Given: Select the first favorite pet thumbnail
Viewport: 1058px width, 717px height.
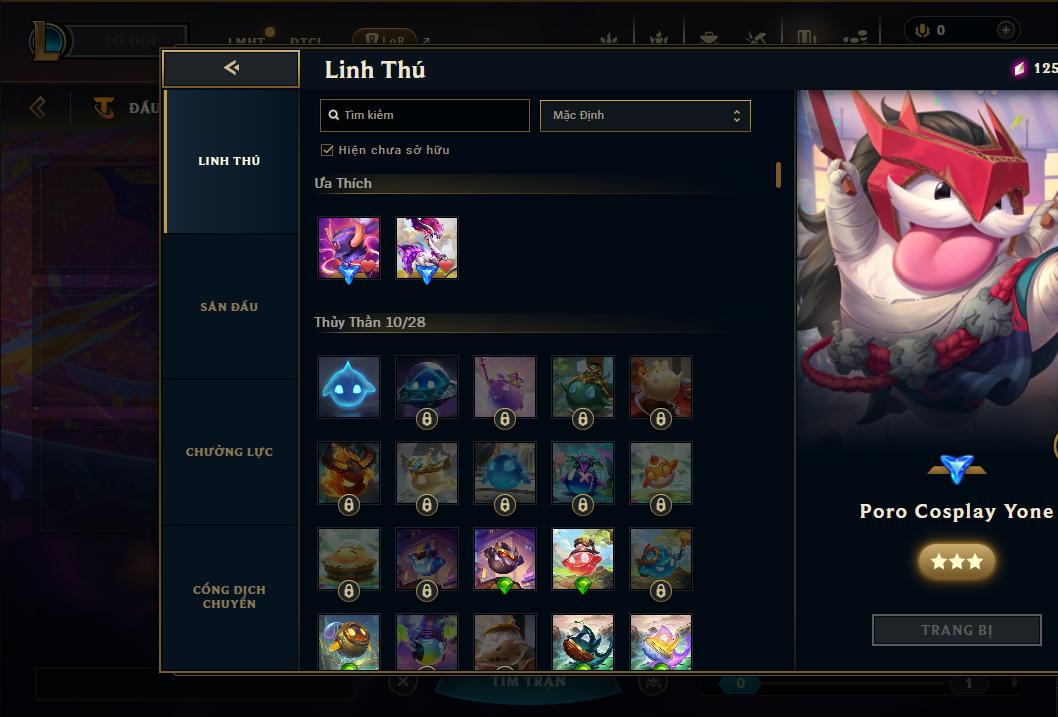Looking at the screenshot, I should coord(349,248).
